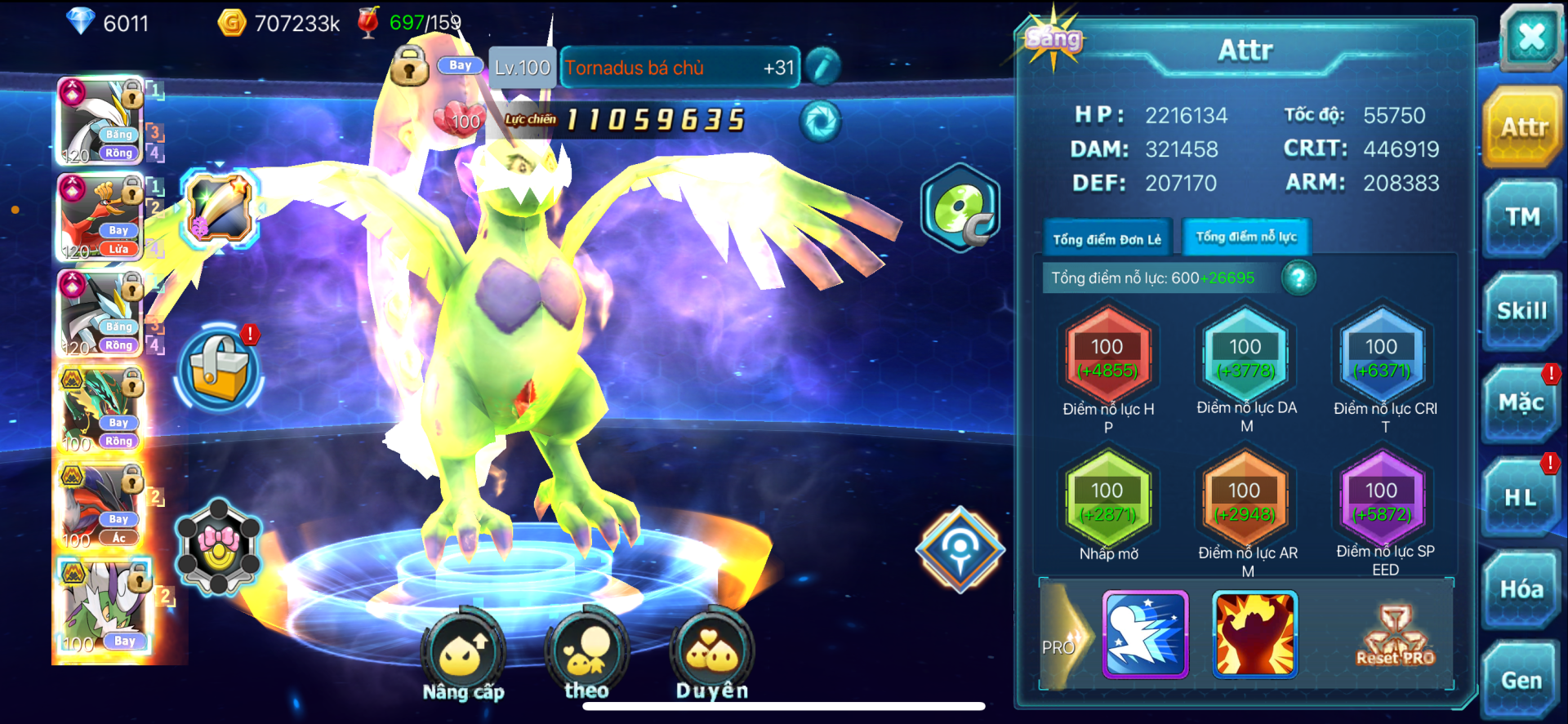Viewport: 1568px width, 724px height.
Task: Select the red HP effort hexagon
Action: point(1107,358)
